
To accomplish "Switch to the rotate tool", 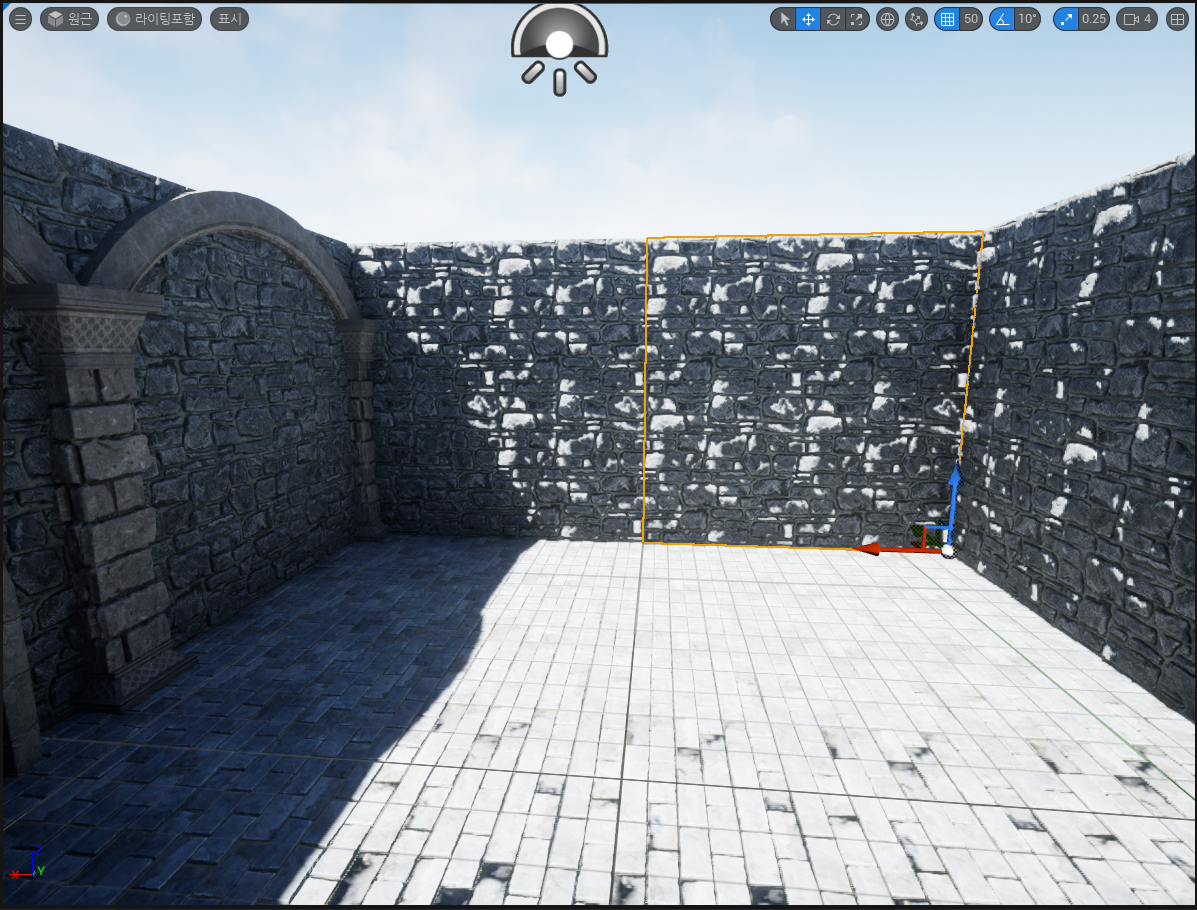I will click(x=832, y=19).
